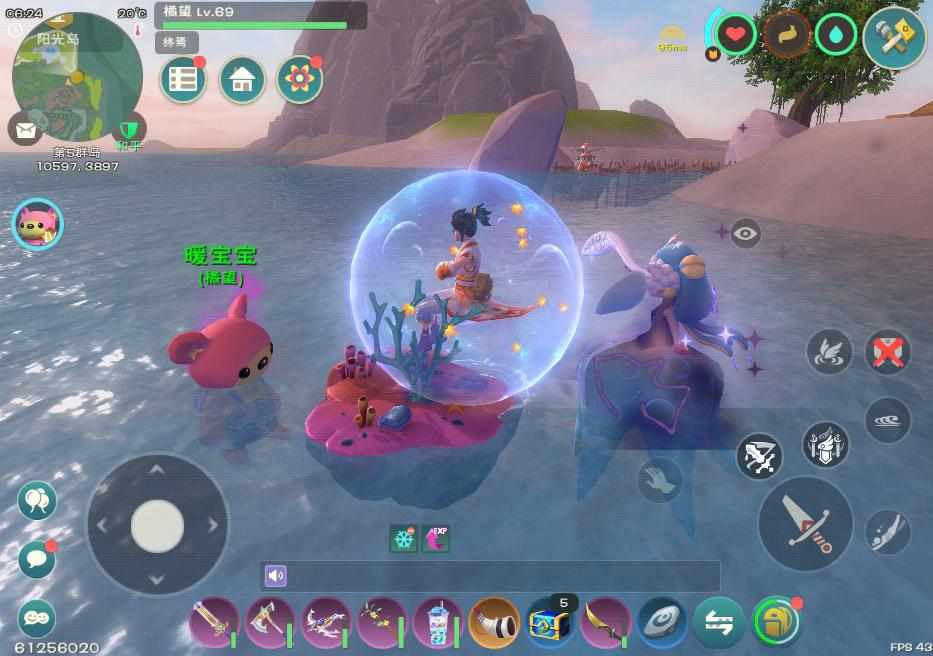Tap the house home button

pos(242,80)
